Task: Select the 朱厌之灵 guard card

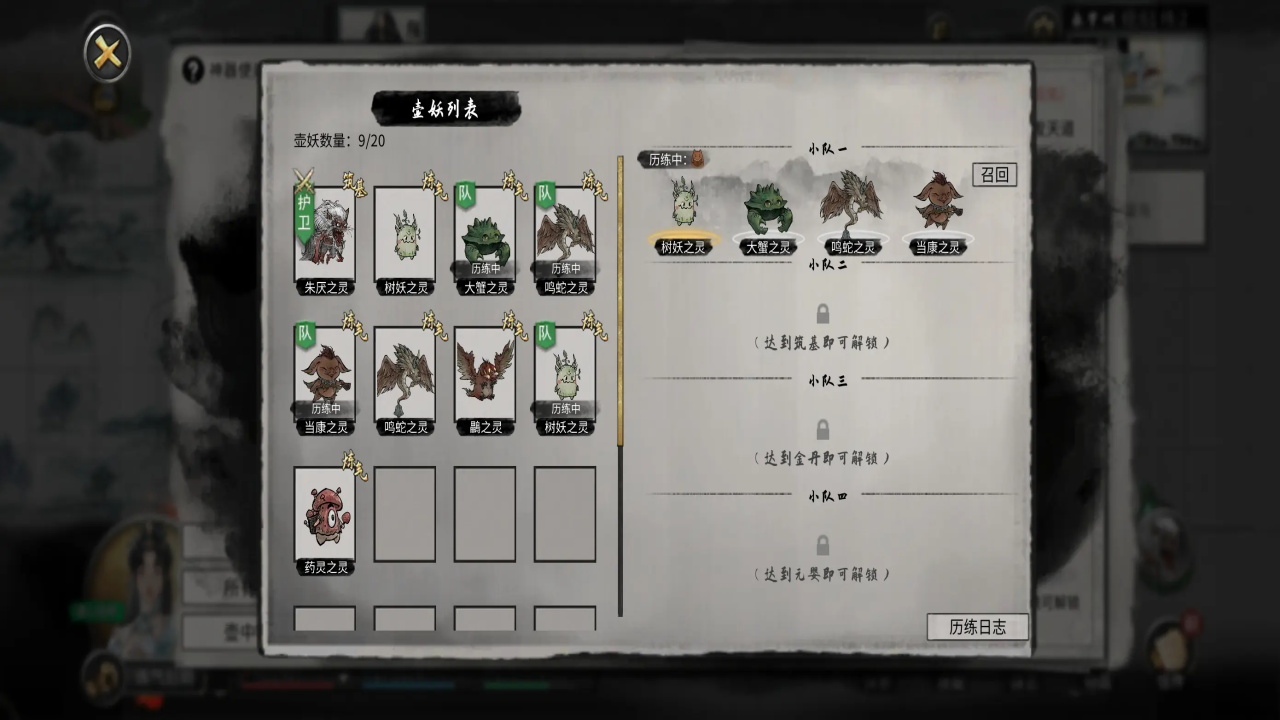Action: tap(324, 236)
